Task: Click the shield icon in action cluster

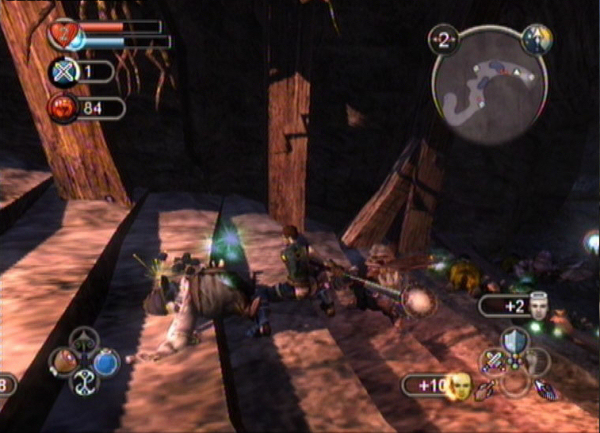Action: 514,340
